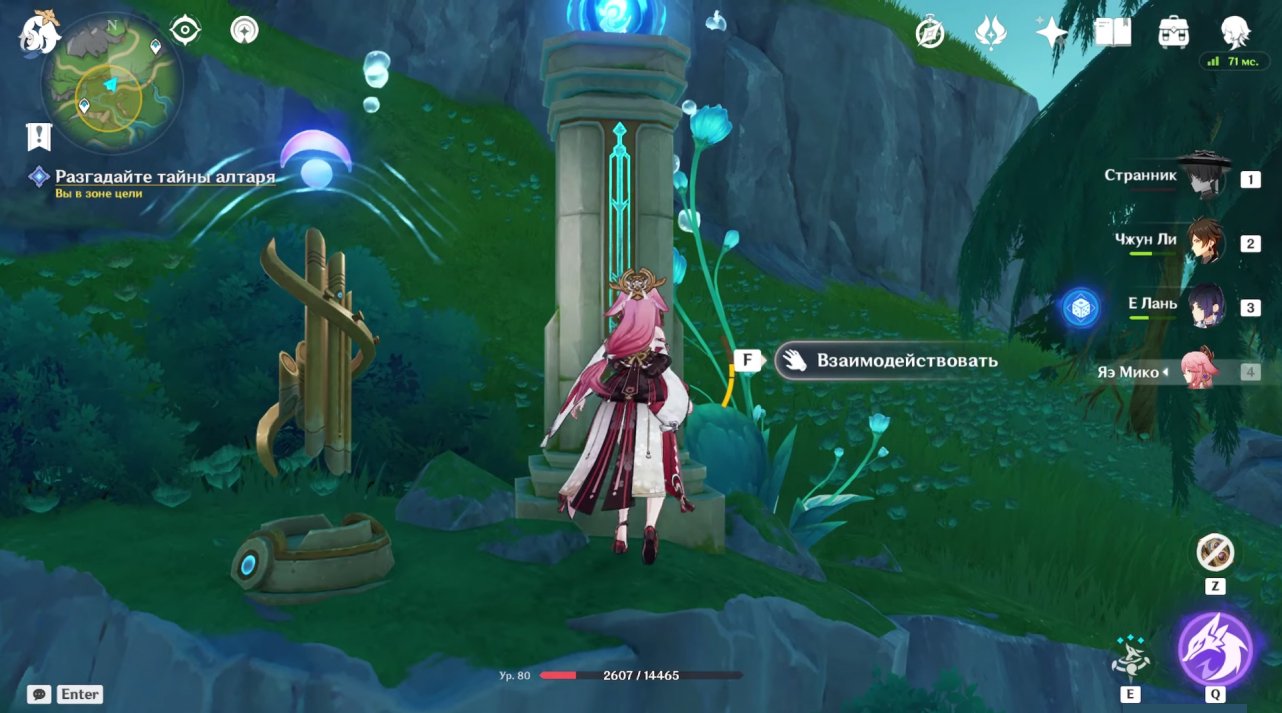Use the crossed-out gadget icon
The image size is (1282, 713).
coord(1215,552)
